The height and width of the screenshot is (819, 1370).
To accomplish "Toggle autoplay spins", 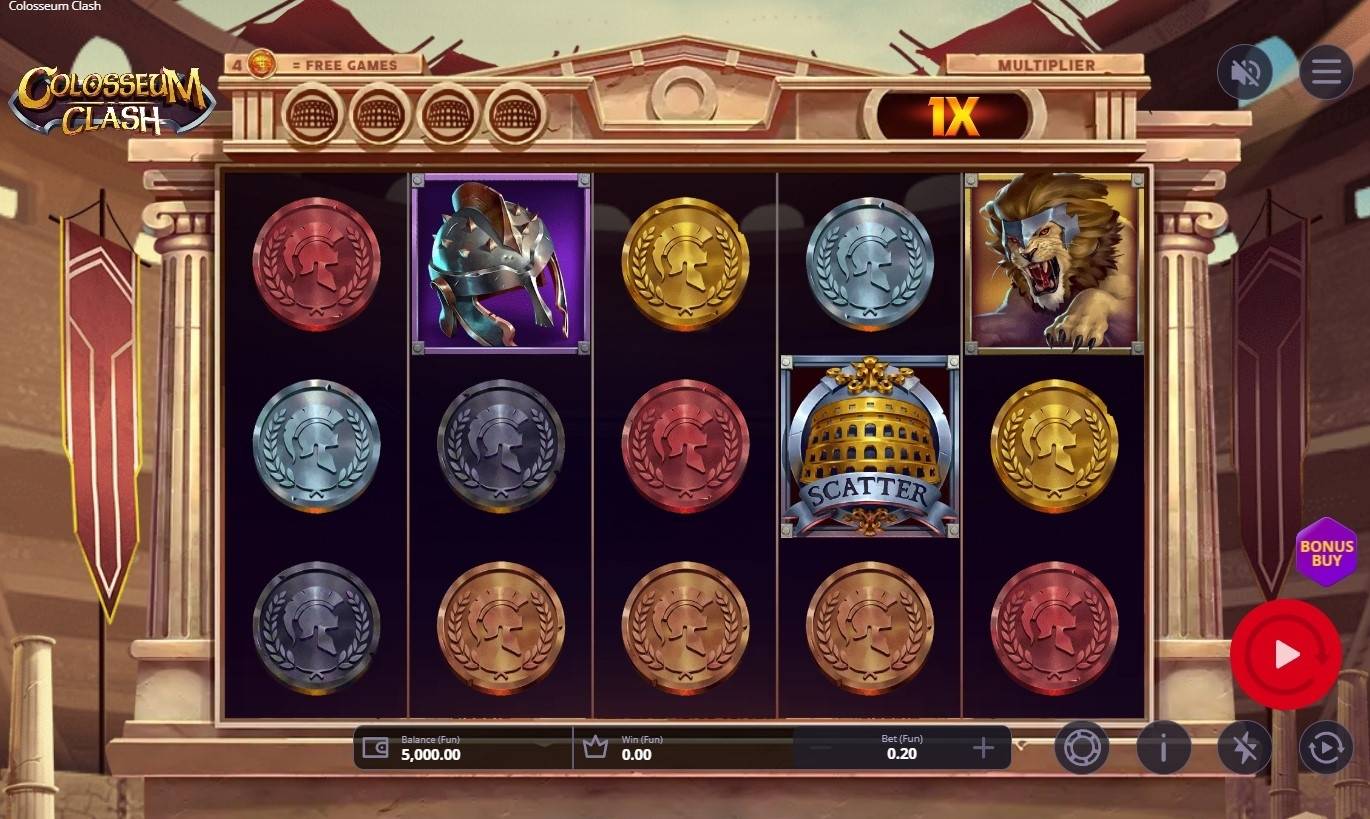I will [1326, 747].
